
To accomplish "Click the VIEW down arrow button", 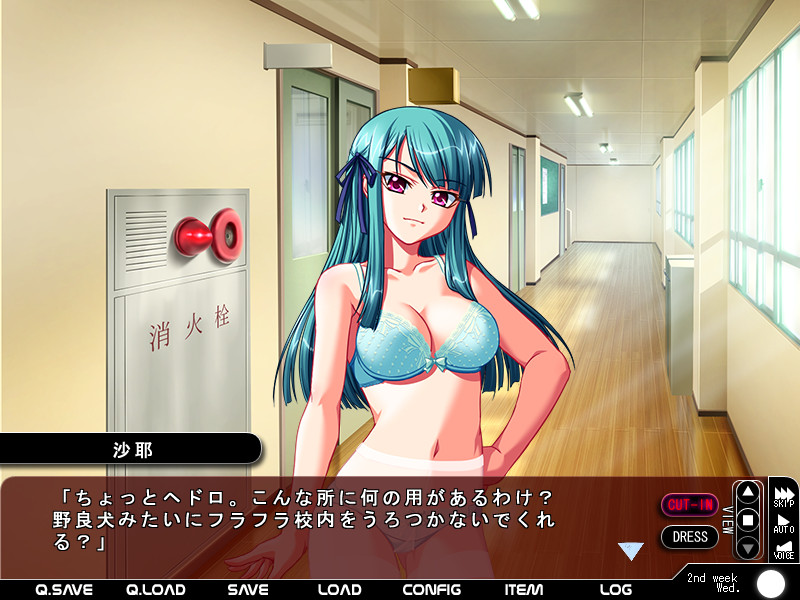I will point(748,546).
